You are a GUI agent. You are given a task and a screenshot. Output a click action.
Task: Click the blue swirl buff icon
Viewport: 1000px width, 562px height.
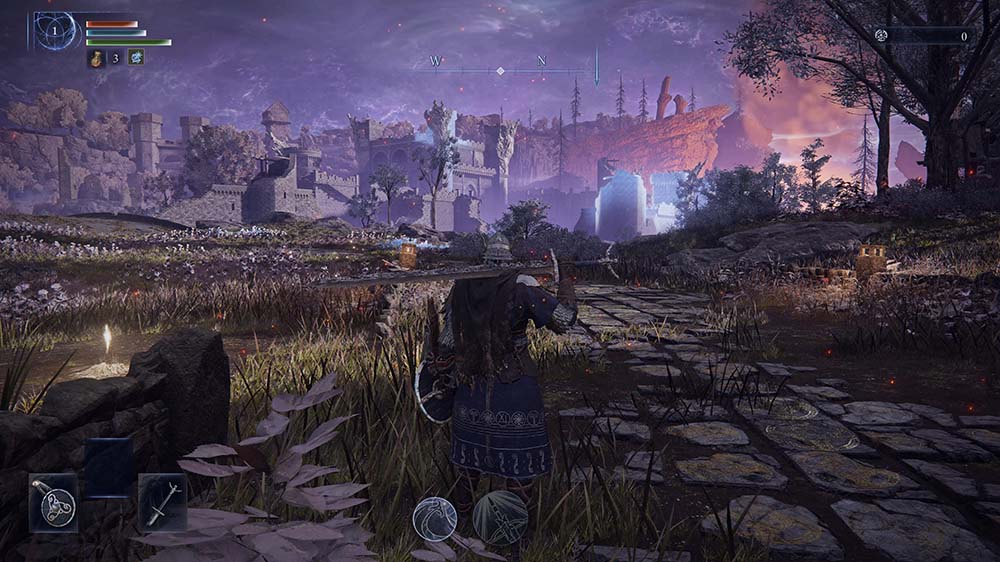[135, 57]
